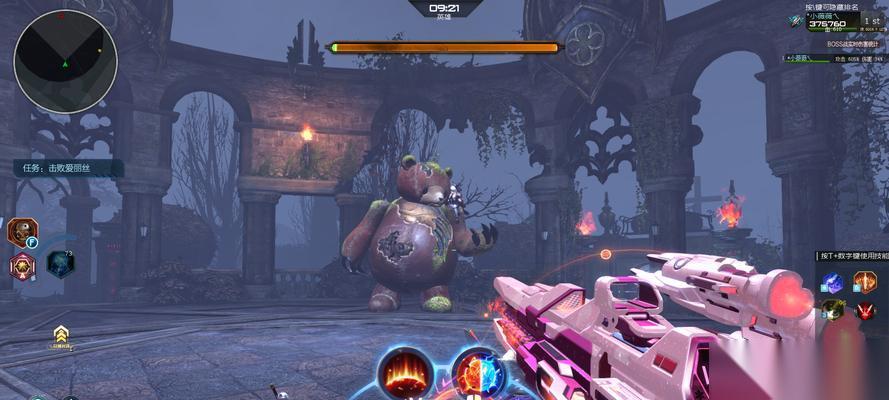Click the circular minimap radar
Screen dimensions: 889x400
pyautogui.click(x=65, y=61)
